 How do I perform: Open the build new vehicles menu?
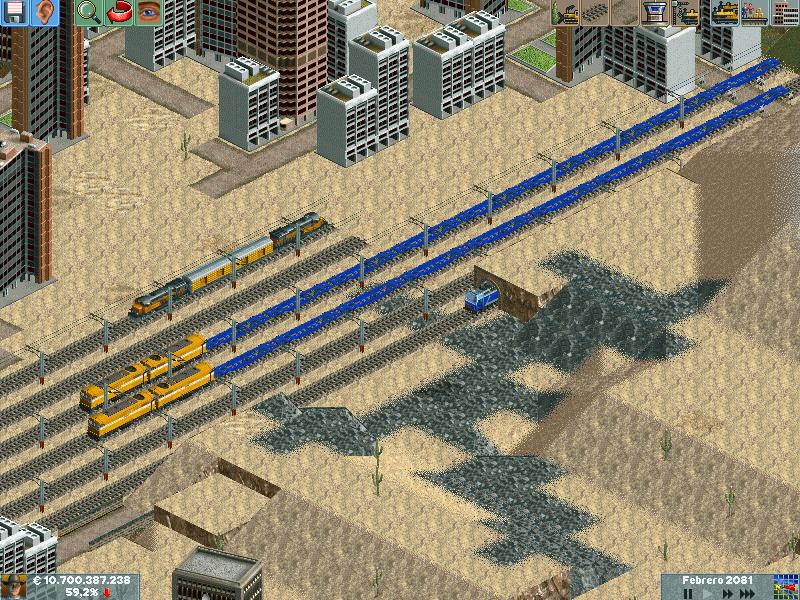point(687,13)
